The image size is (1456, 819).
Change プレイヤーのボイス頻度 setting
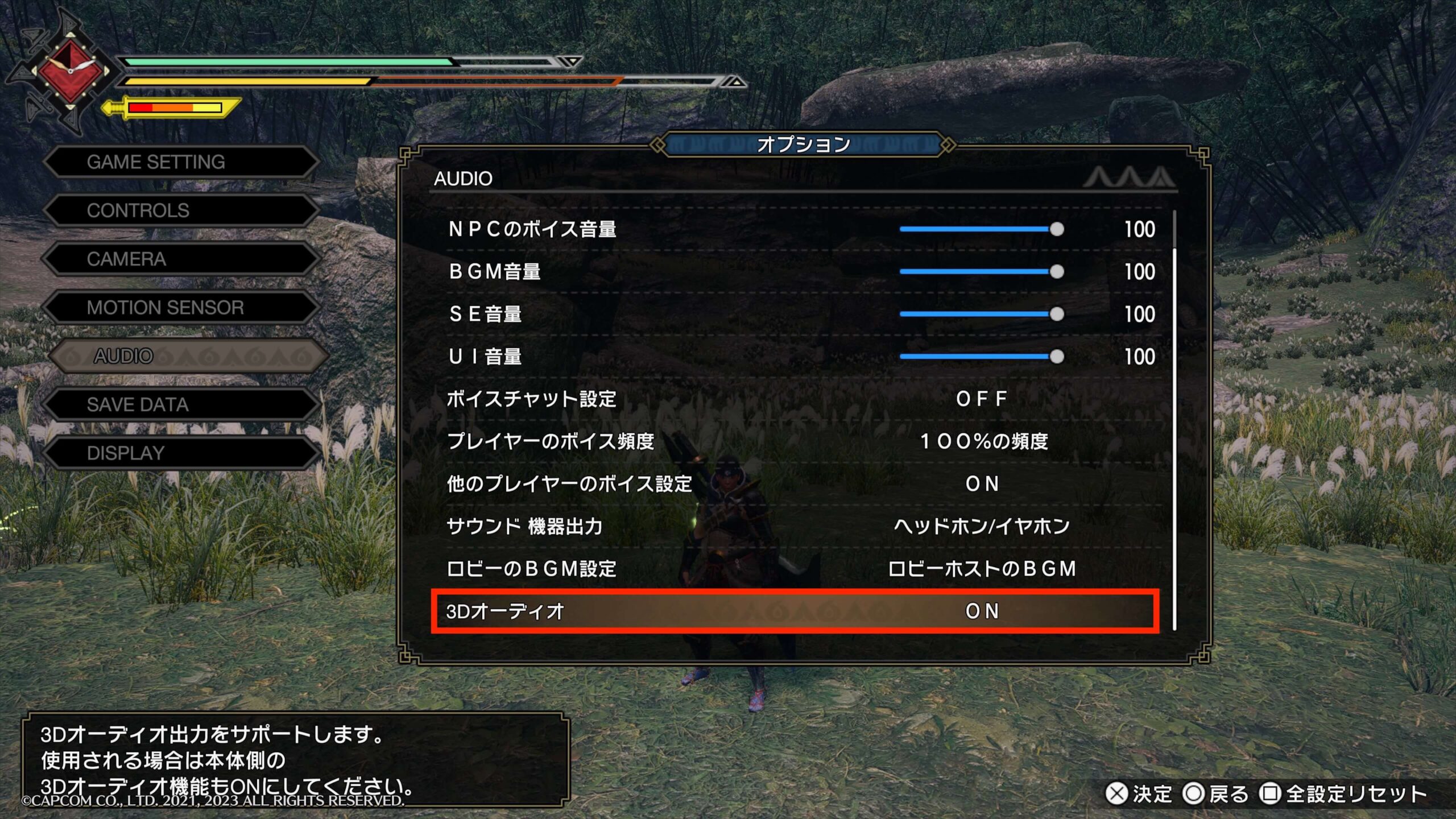point(983,441)
